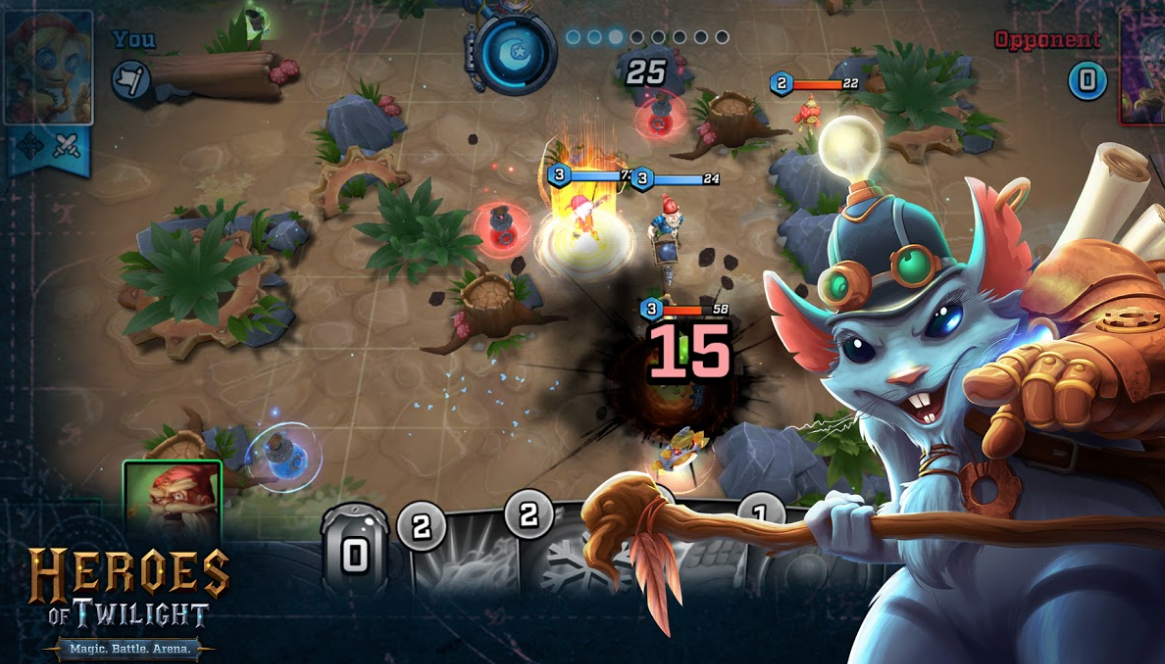Click the mana capsule showing 0
Image resolution: width=1165 pixels, height=664 pixels.
pyautogui.click(x=354, y=547)
